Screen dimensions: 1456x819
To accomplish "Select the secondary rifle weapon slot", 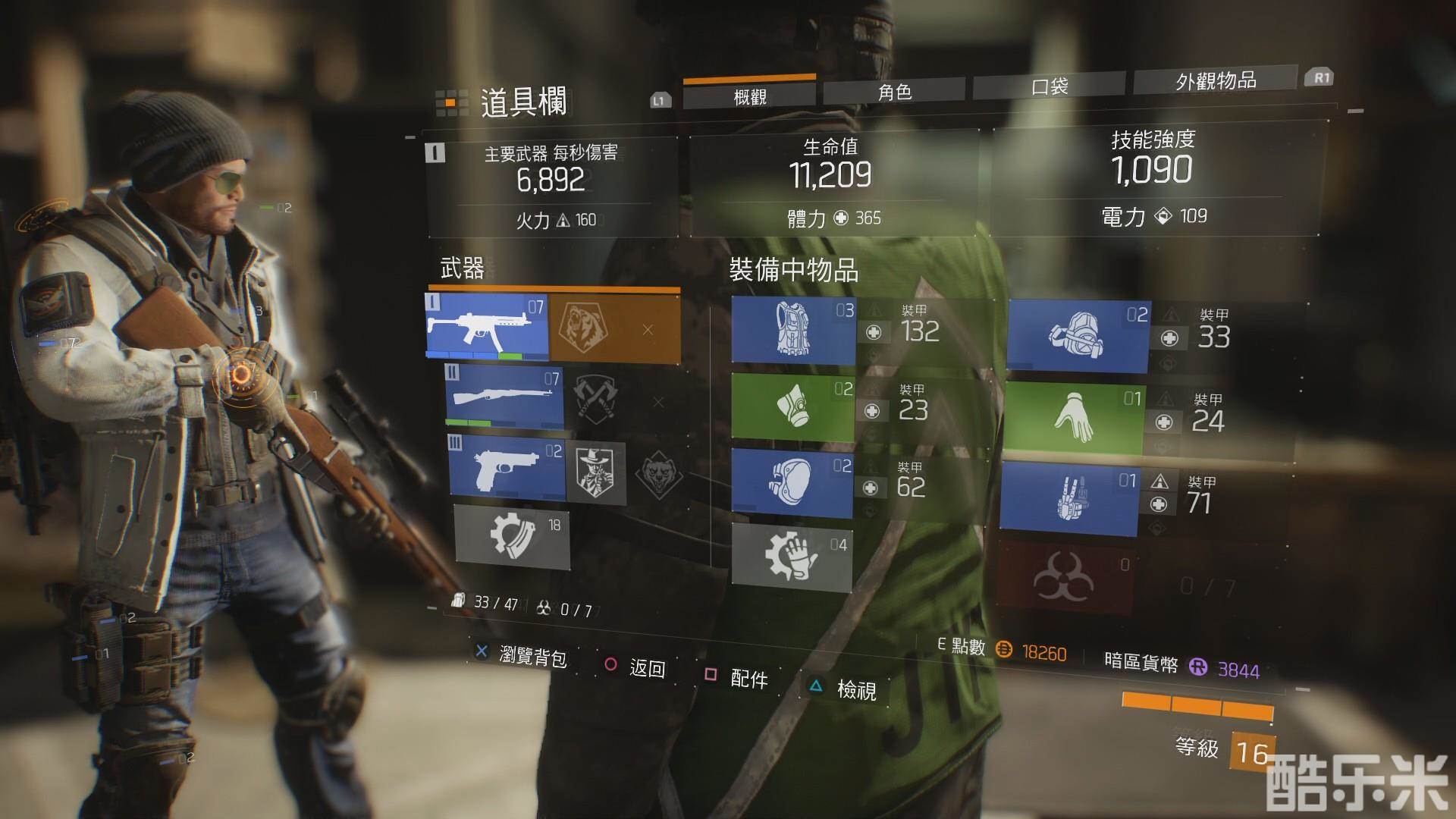I will pos(504,397).
